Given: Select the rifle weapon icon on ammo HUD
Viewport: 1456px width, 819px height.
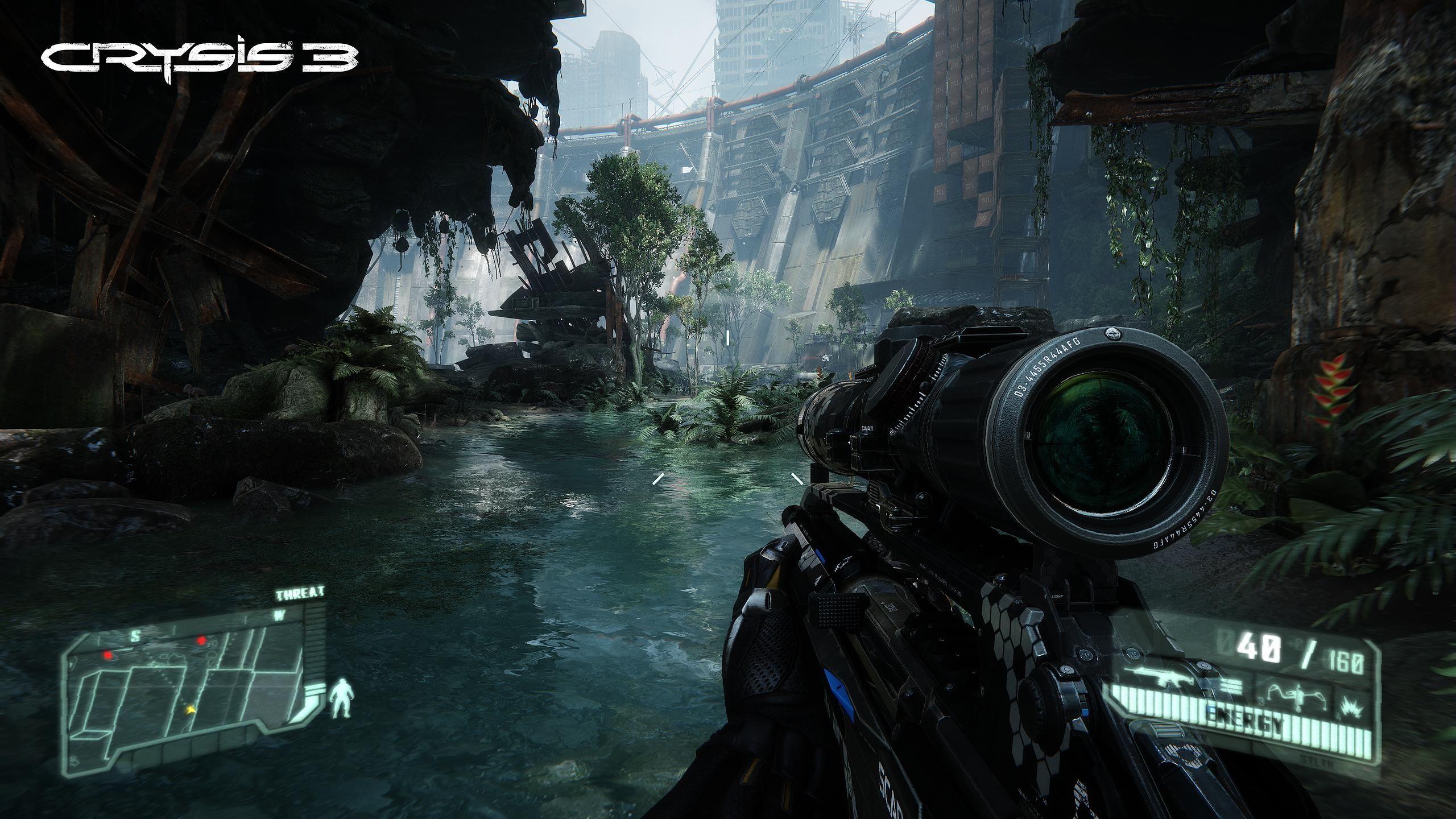Looking at the screenshot, I should [x=1163, y=678].
